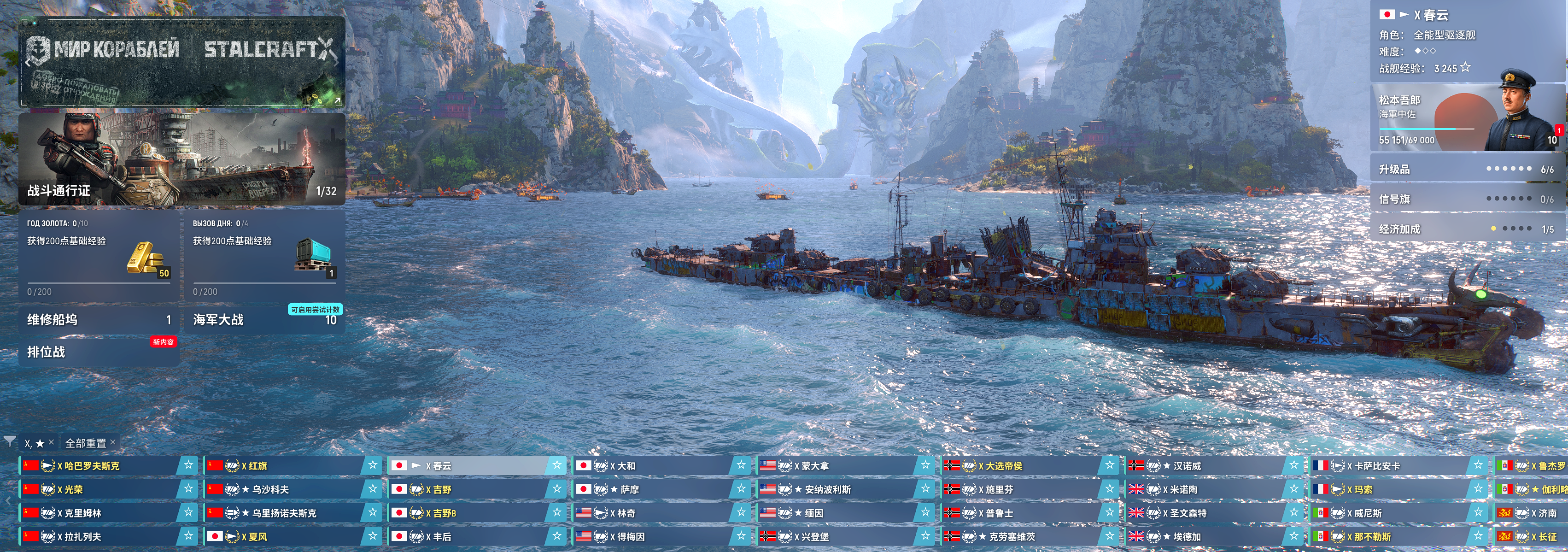Open the 经济加成 economic bonuses row
The width and height of the screenshot is (1568, 552).
click(x=1467, y=229)
